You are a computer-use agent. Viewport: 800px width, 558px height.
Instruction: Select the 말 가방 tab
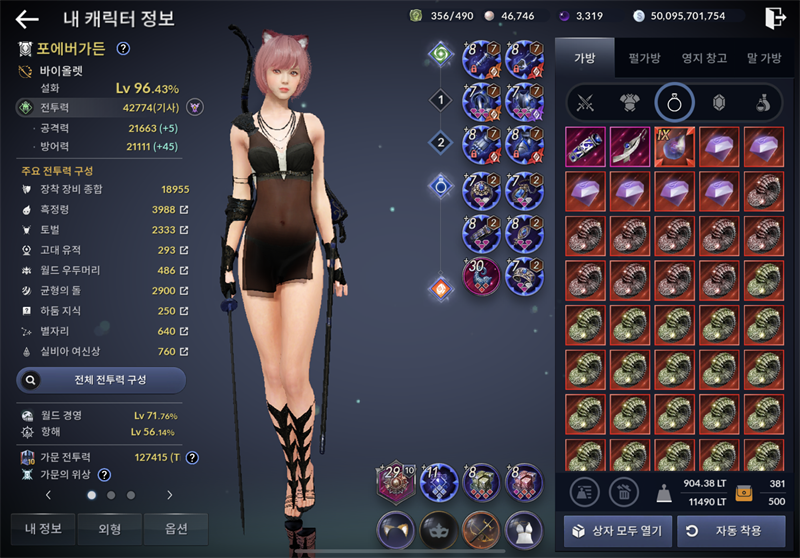(x=763, y=59)
